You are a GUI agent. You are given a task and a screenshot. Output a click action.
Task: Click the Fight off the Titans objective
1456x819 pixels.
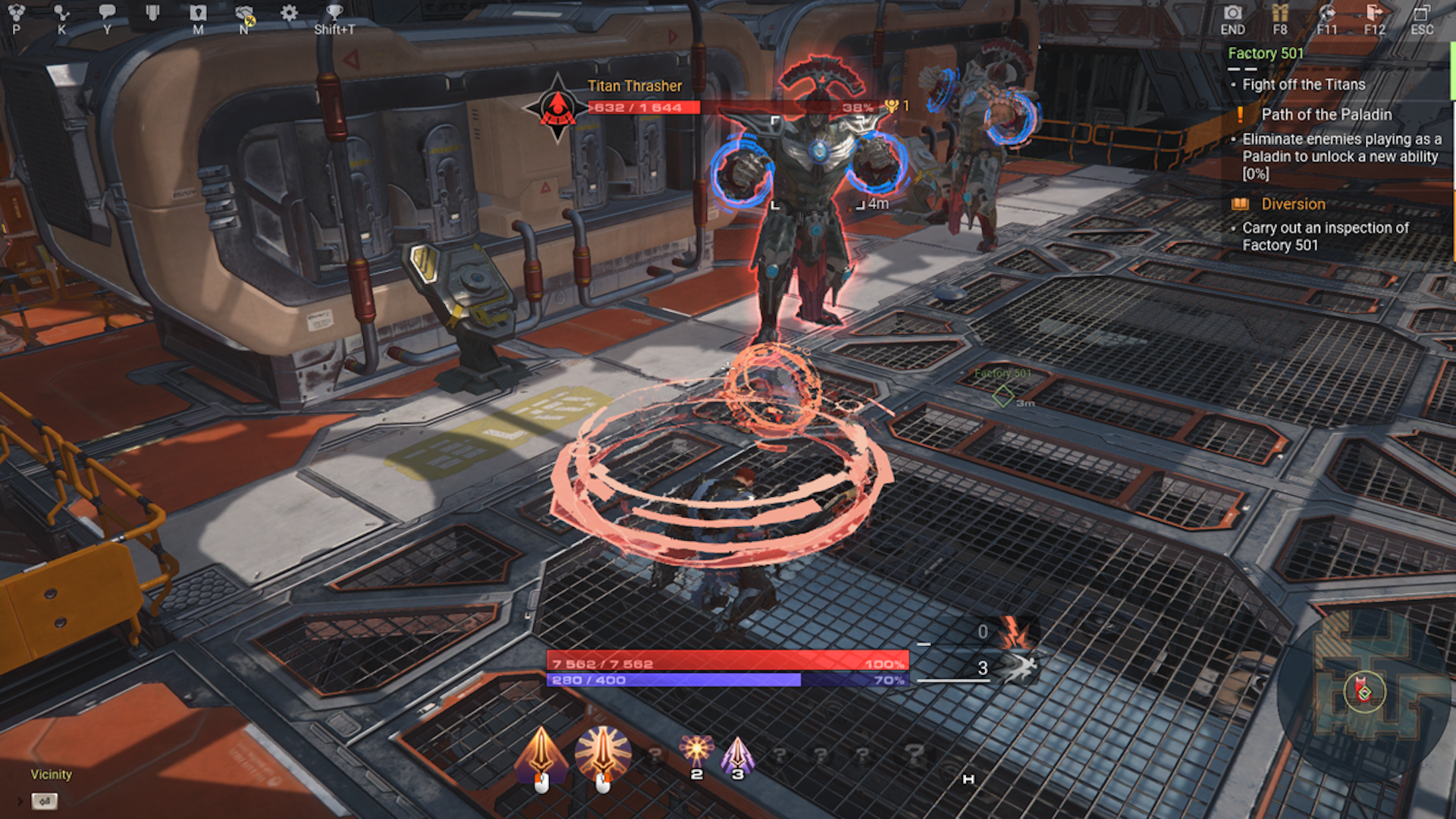coord(1305,85)
